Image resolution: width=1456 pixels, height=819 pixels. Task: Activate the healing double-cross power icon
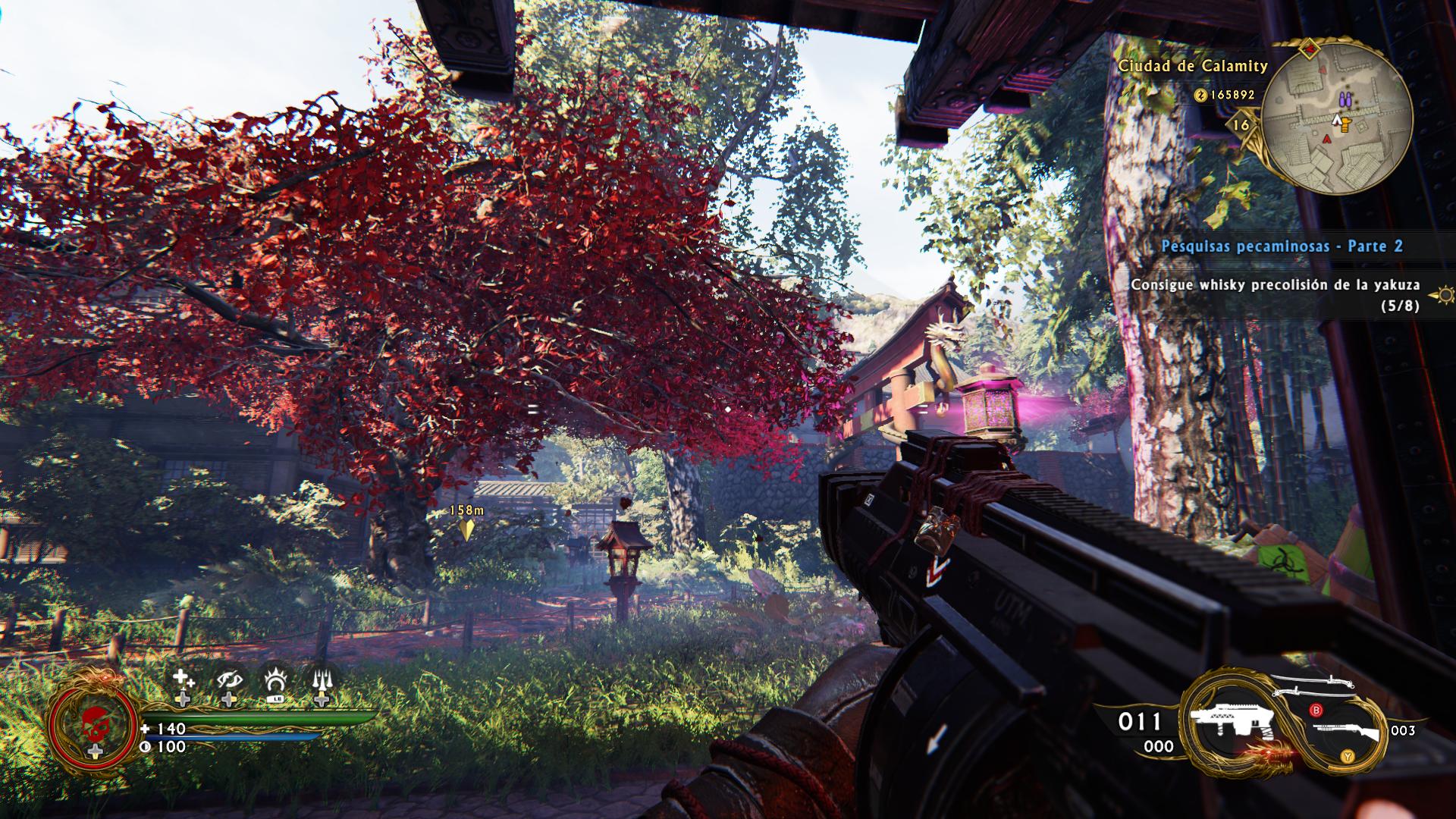[x=183, y=680]
